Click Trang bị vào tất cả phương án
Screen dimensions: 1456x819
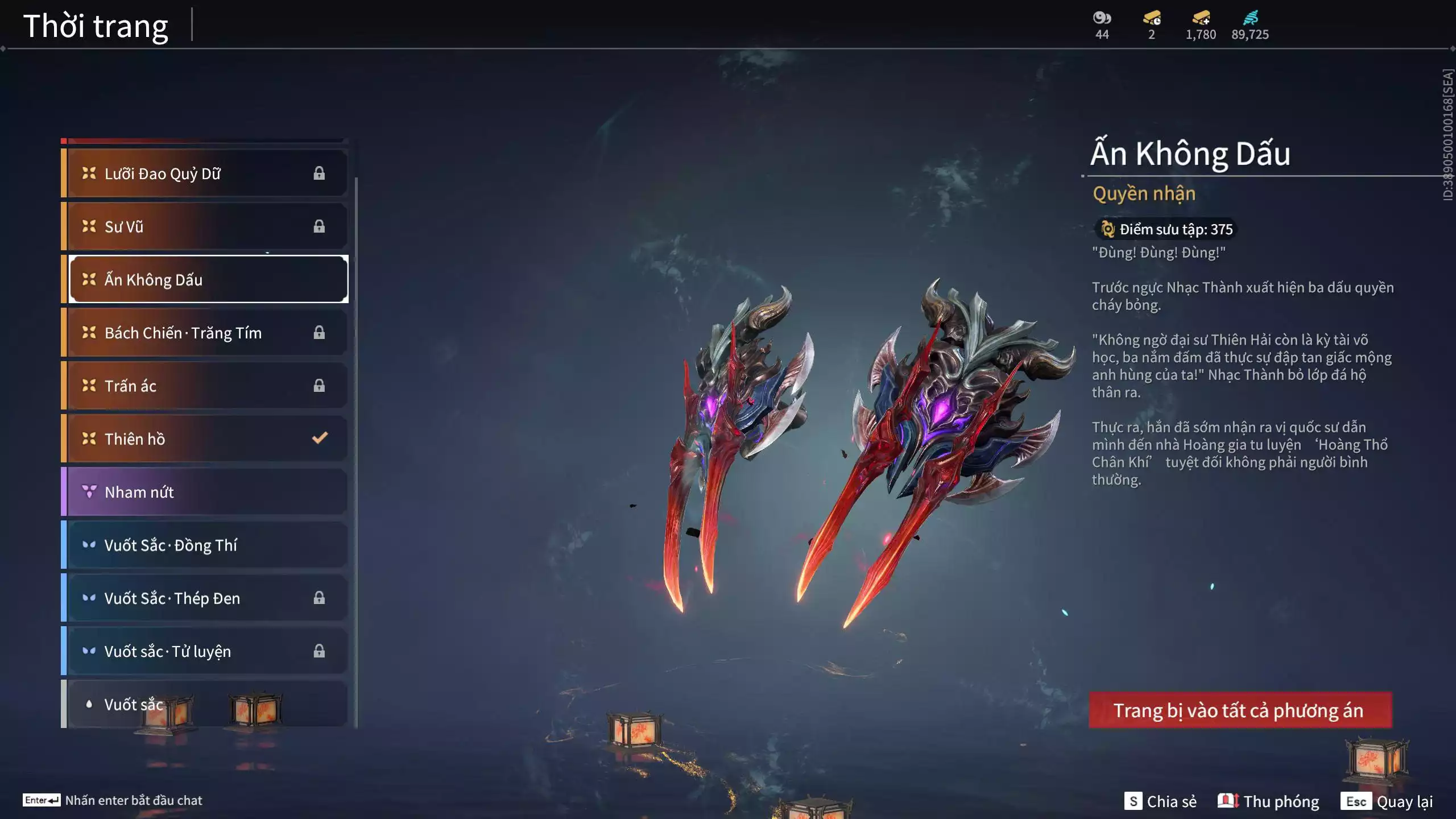(1240, 710)
